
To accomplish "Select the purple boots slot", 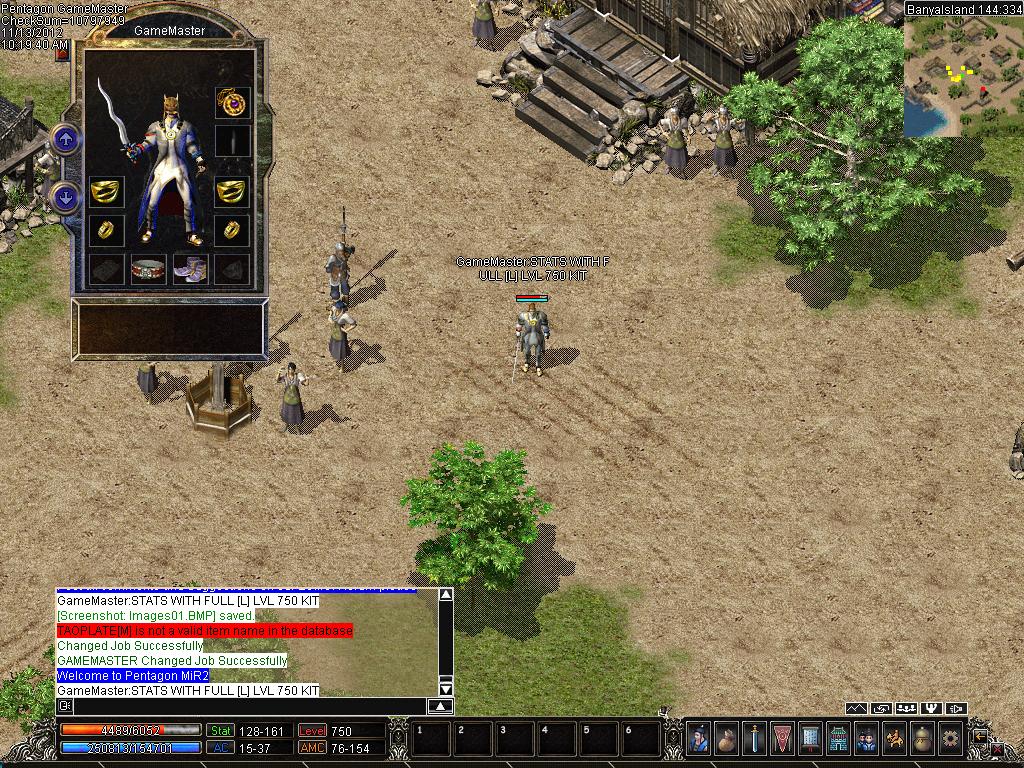I will click(x=189, y=268).
